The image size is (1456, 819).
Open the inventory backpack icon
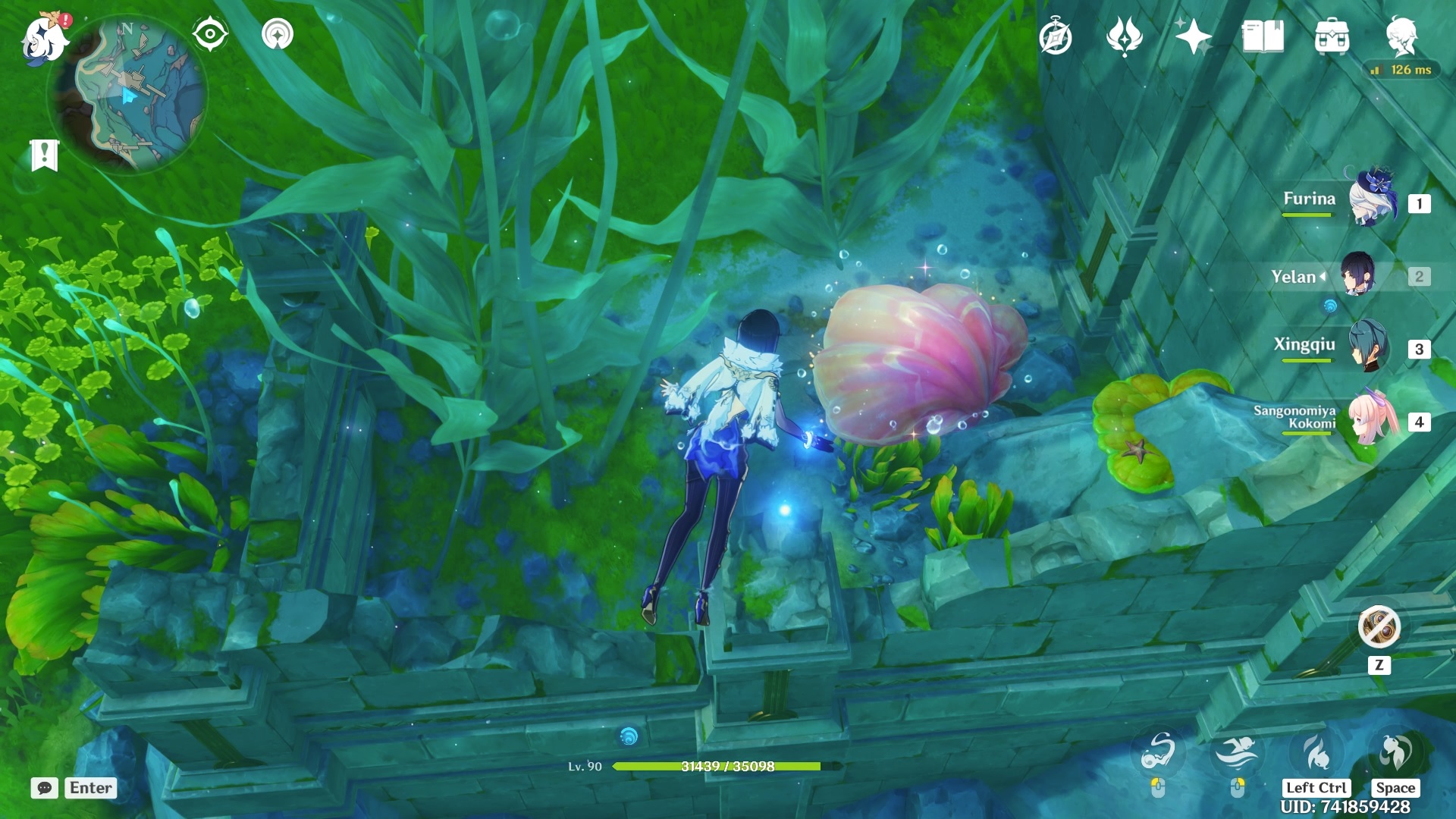pos(1332,37)
